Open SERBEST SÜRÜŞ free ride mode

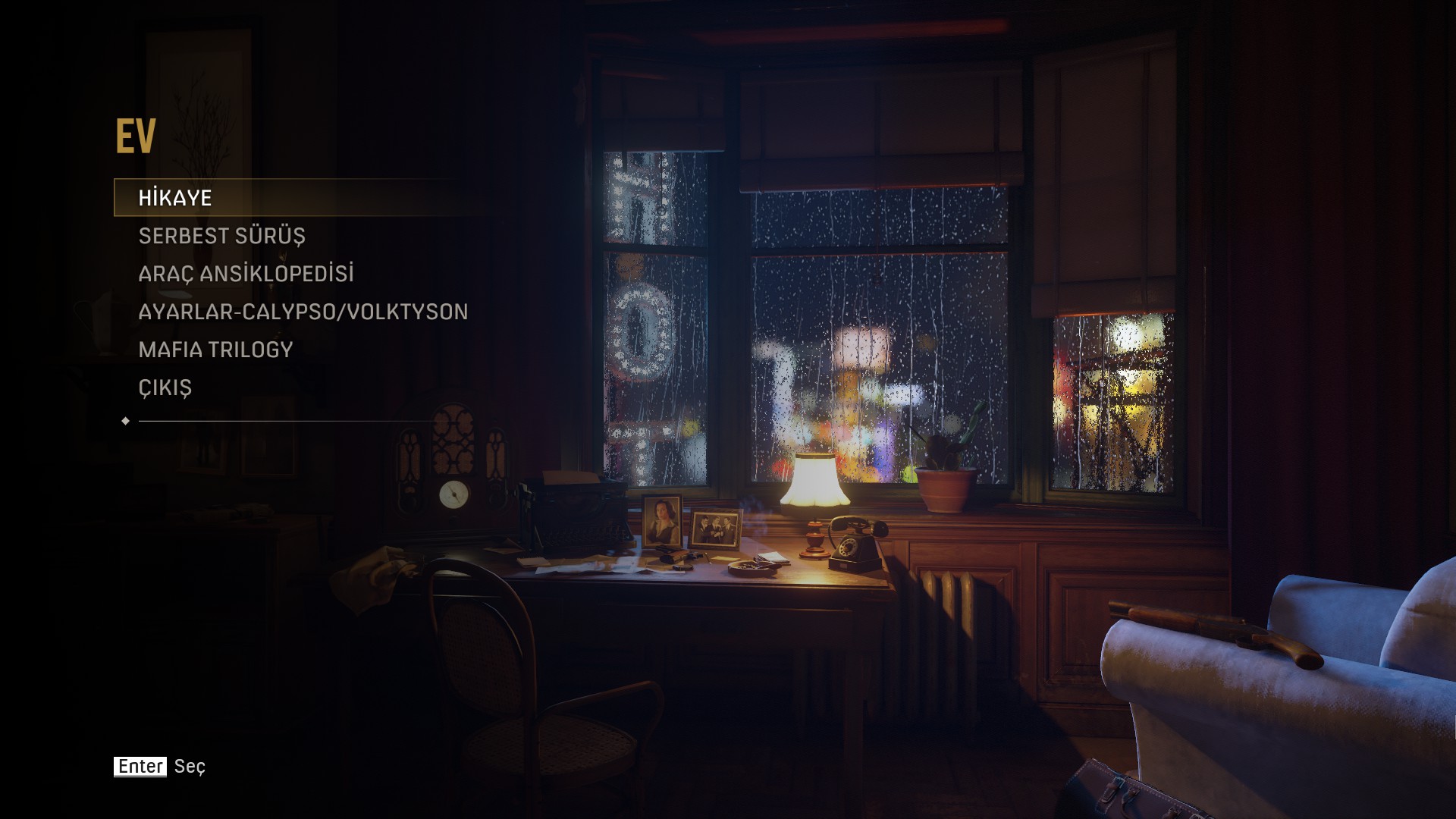(x=221, y=236)
